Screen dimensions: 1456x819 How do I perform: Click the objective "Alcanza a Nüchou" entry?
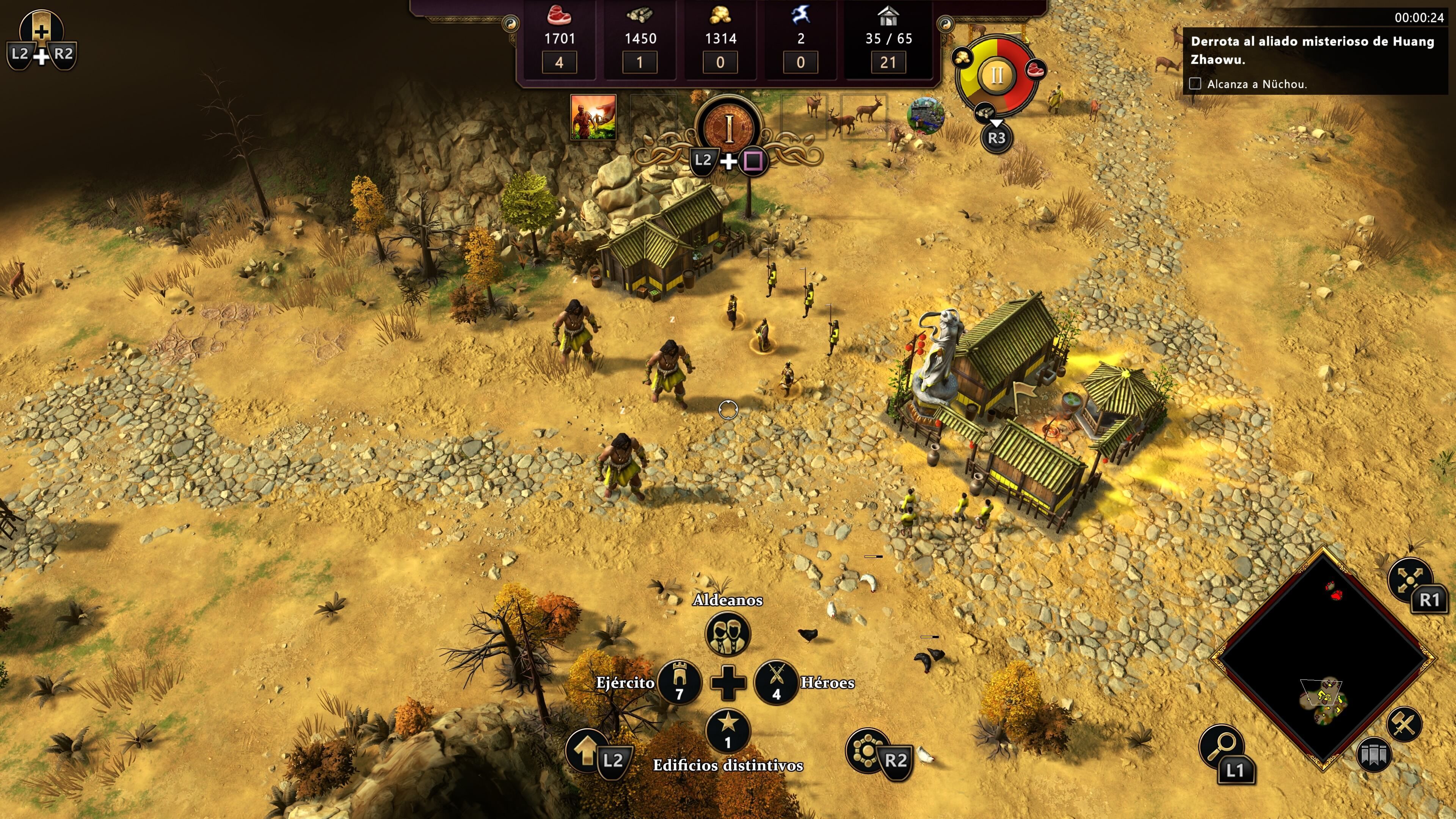pyautogui.click(x=1256, y=84)
